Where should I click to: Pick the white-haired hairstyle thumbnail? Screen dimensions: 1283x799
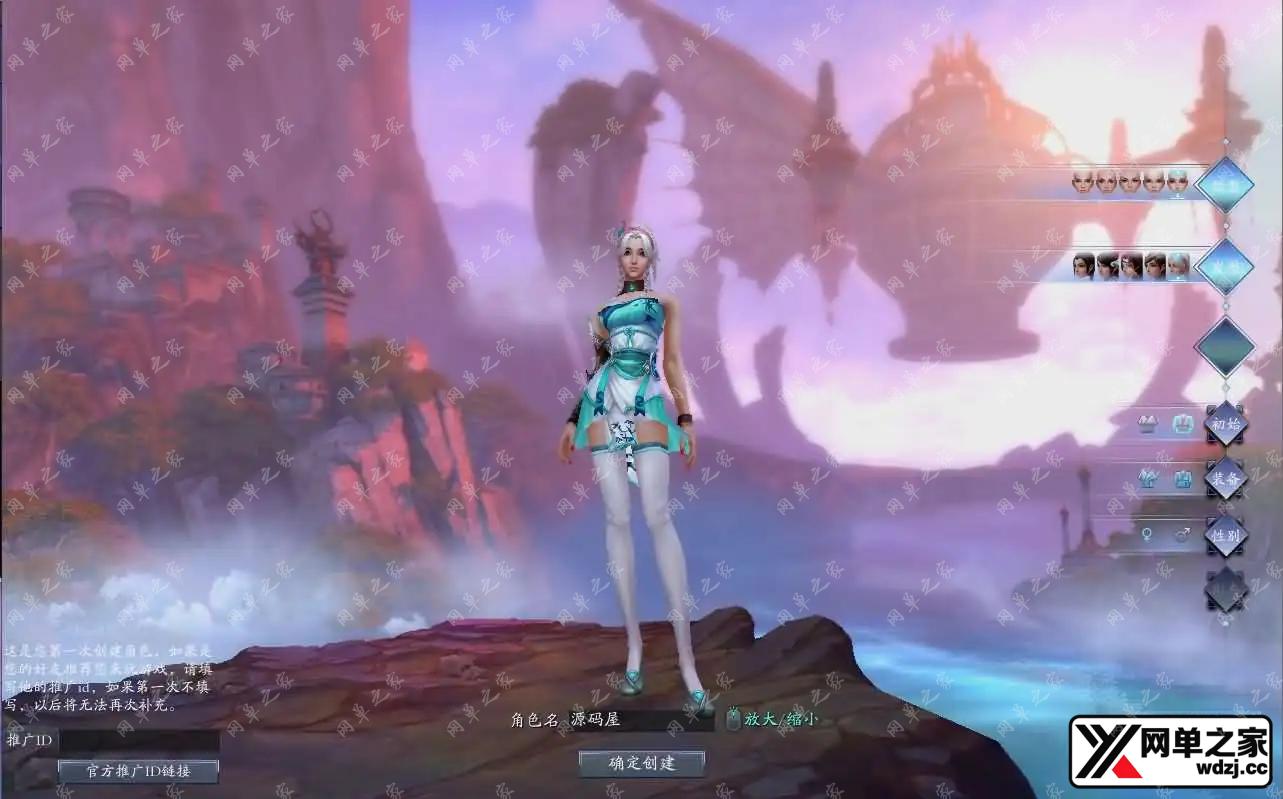[x=1178, y=266]
